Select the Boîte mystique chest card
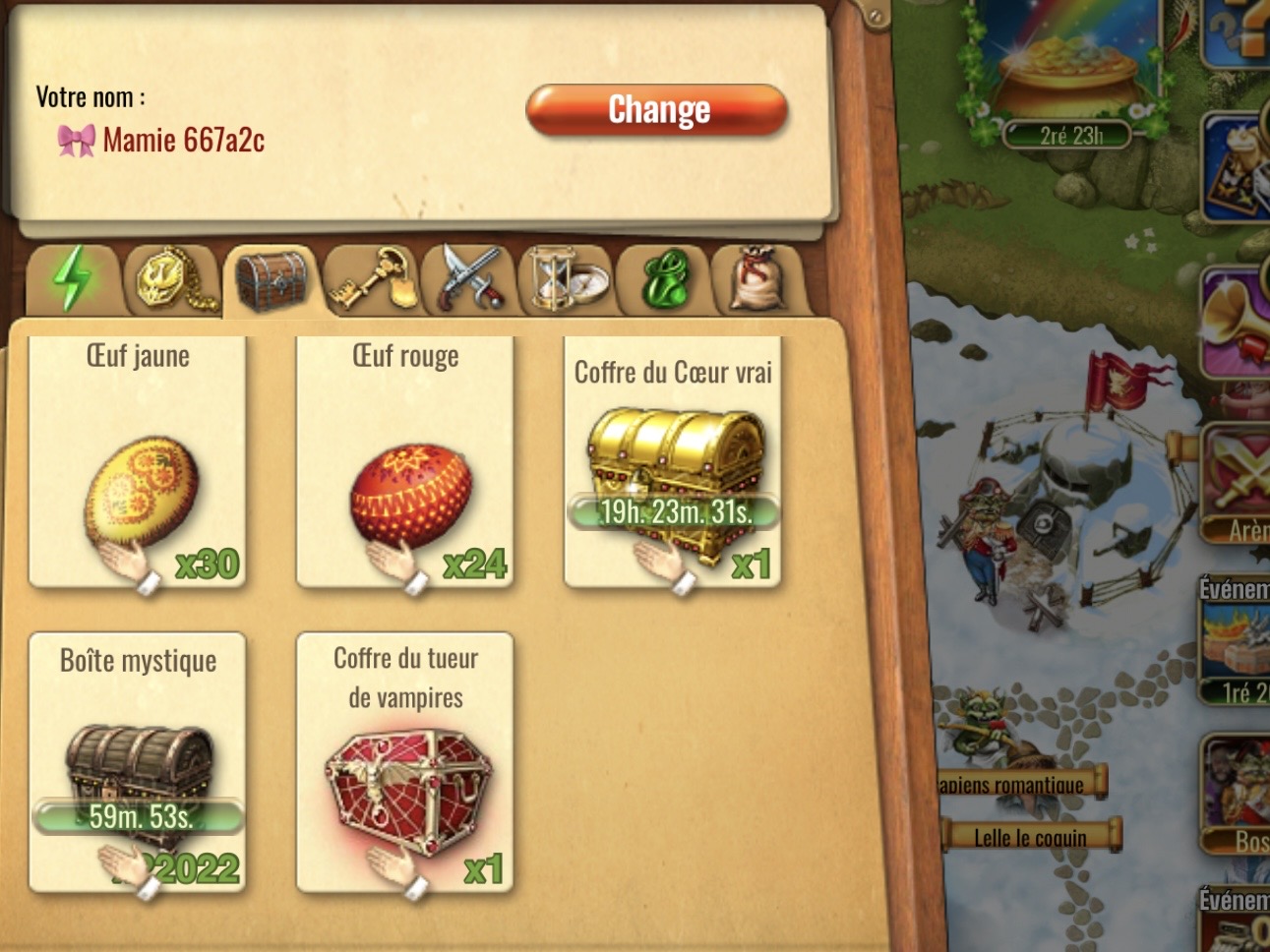This screenshot has width=1270, height=952. [x=138, y=762]
